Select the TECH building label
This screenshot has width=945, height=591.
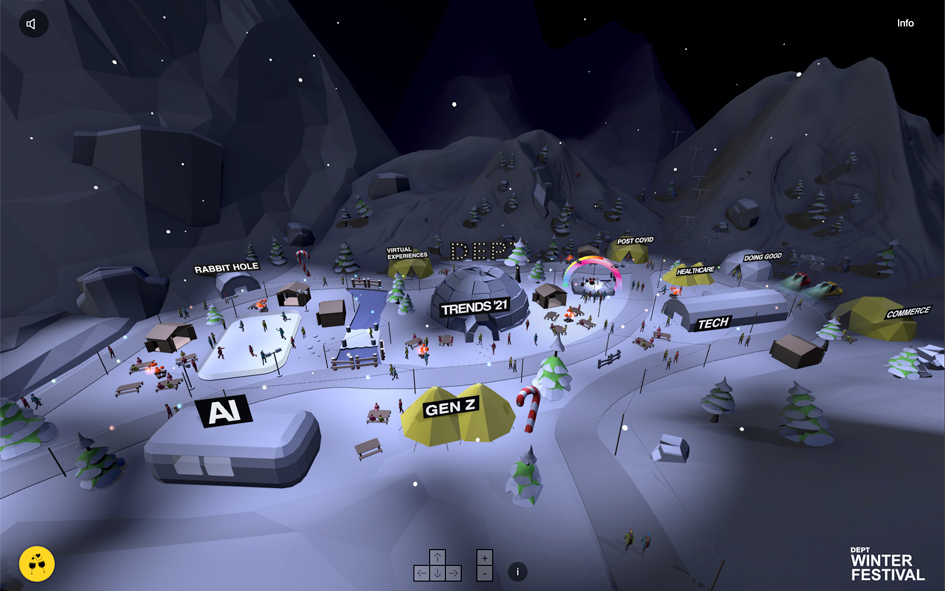pos(713,323)
